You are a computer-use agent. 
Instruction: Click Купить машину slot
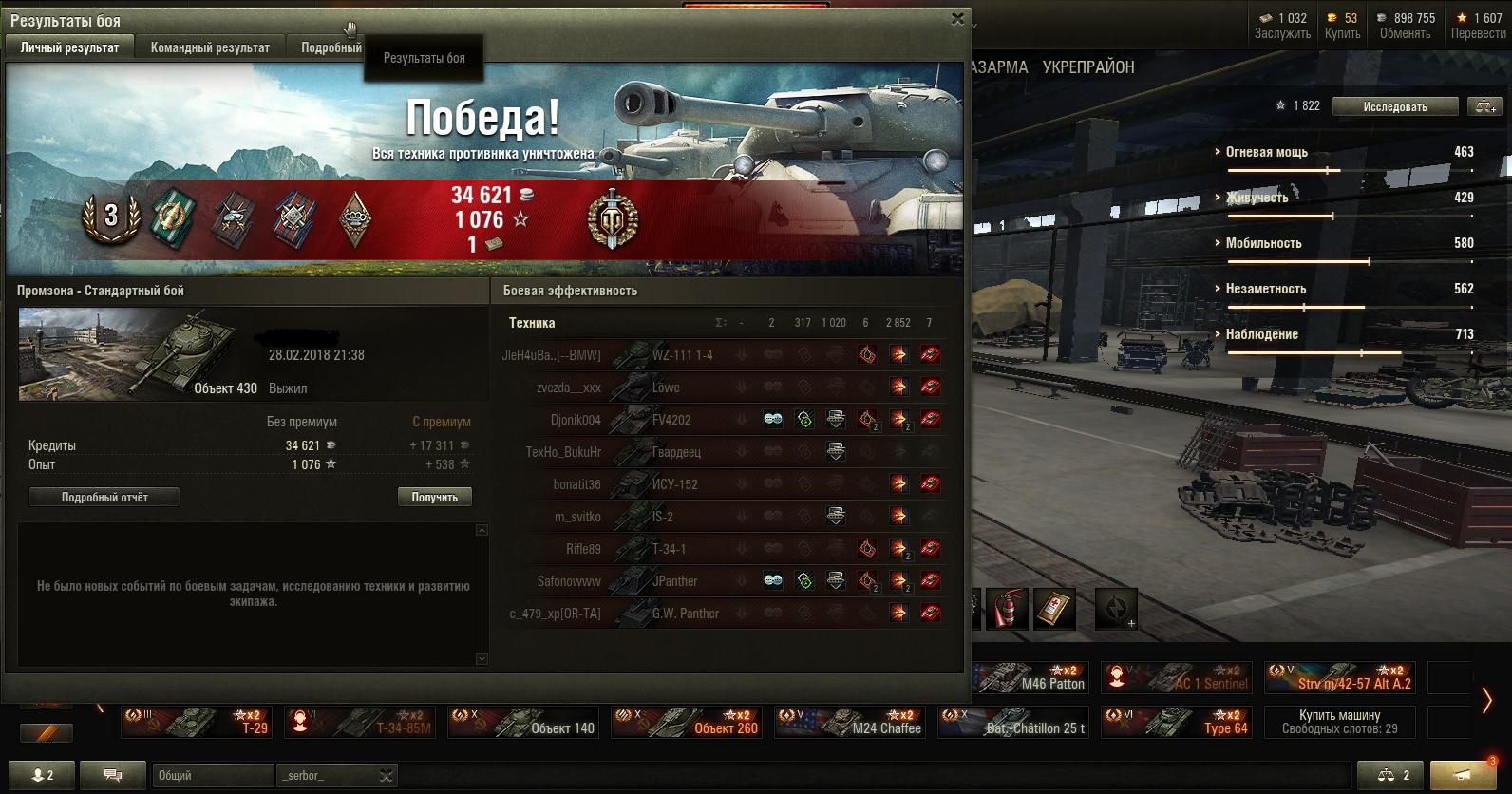[x=1339, y=722]
